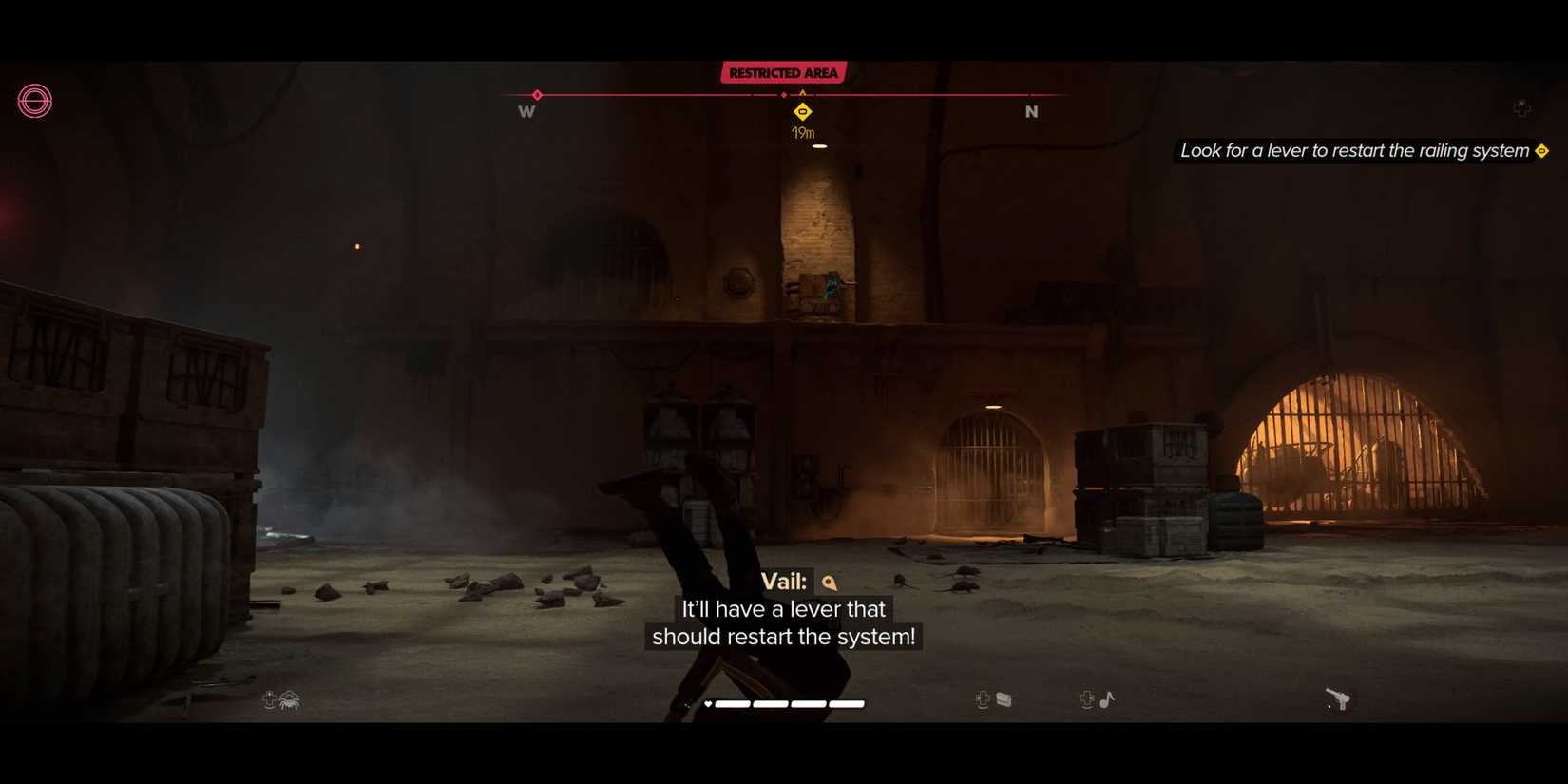
Task: Click the first health bar segment
Action: pyautogui.click(x=735, y=703)
